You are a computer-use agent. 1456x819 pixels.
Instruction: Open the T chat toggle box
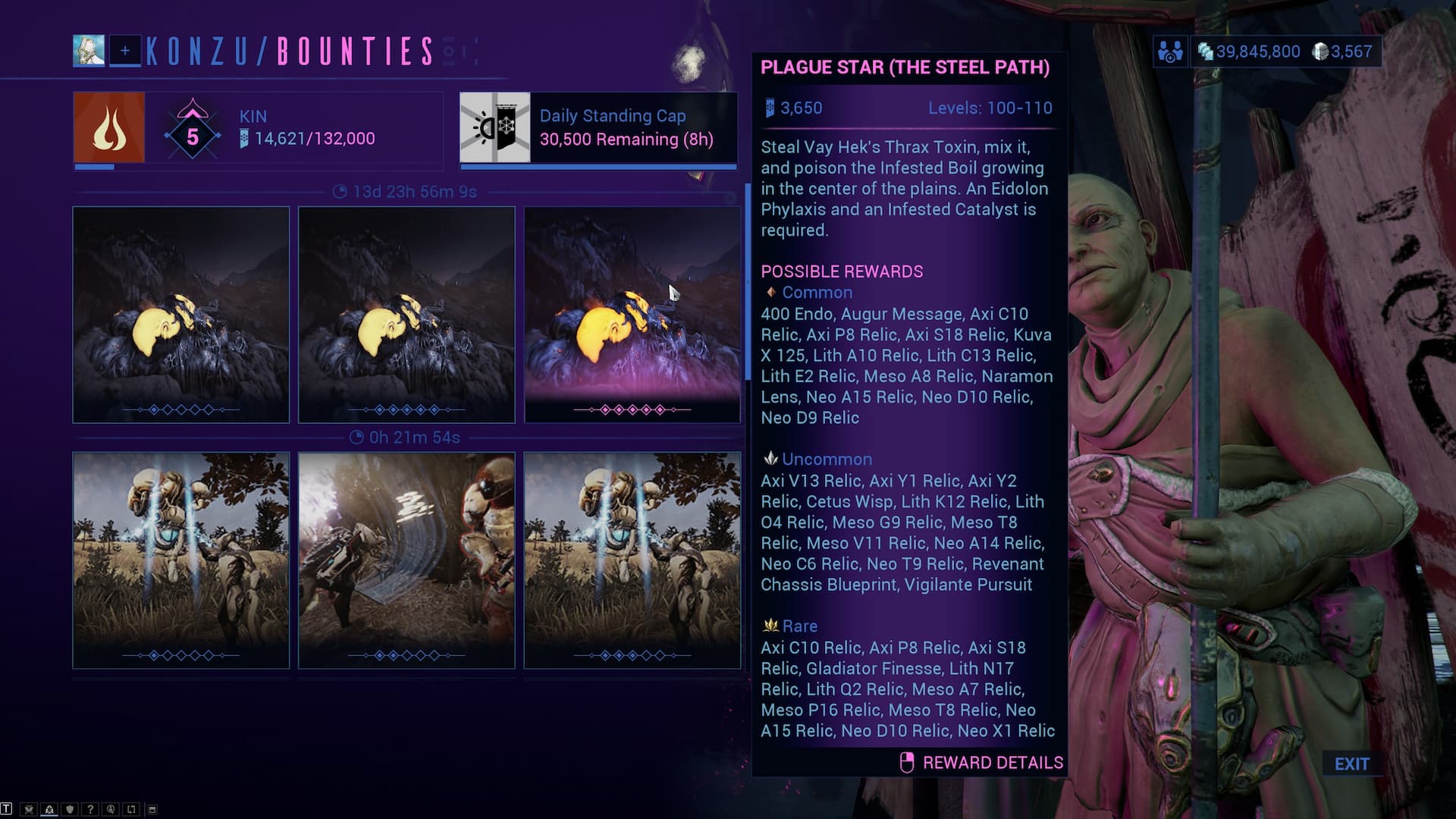[7, 808]
